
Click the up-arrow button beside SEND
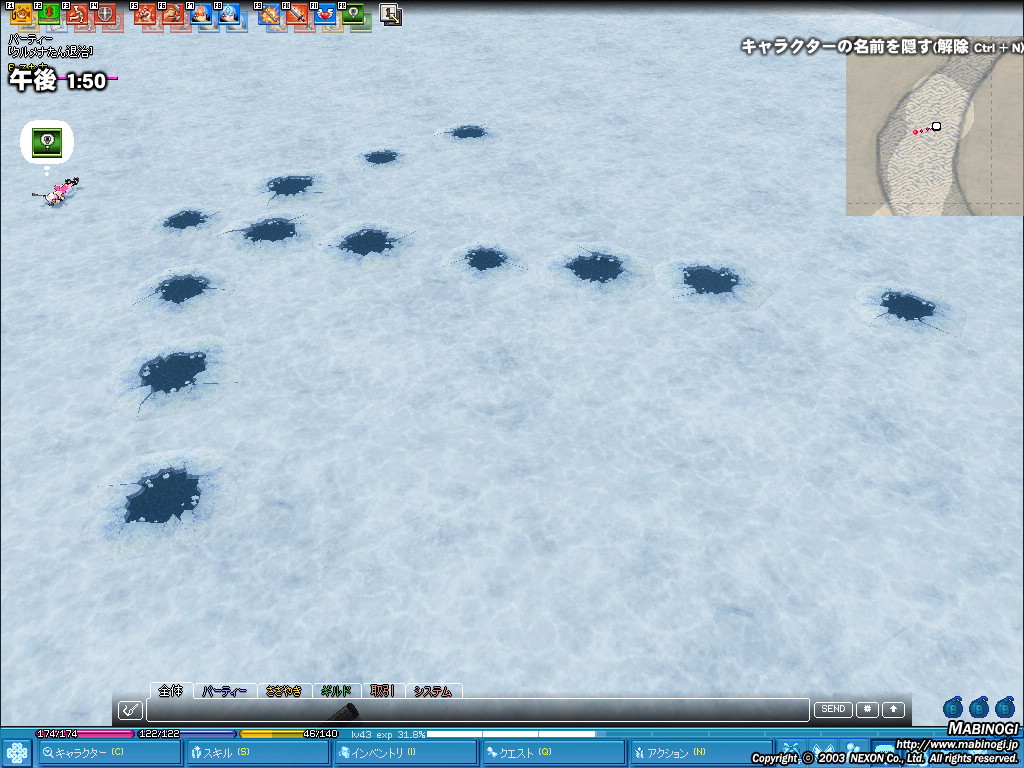click(x=893, y=710)
